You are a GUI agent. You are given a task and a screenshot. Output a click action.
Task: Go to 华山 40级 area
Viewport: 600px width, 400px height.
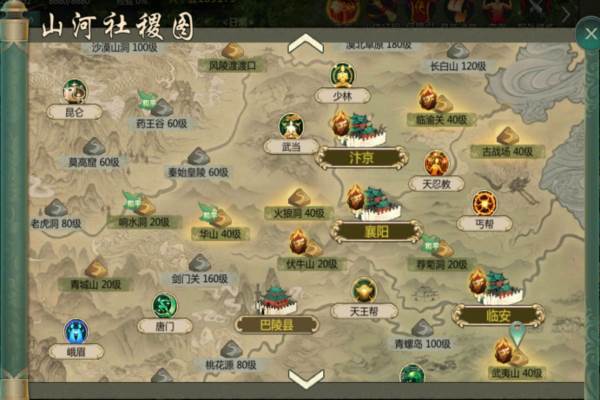point(214,219)
